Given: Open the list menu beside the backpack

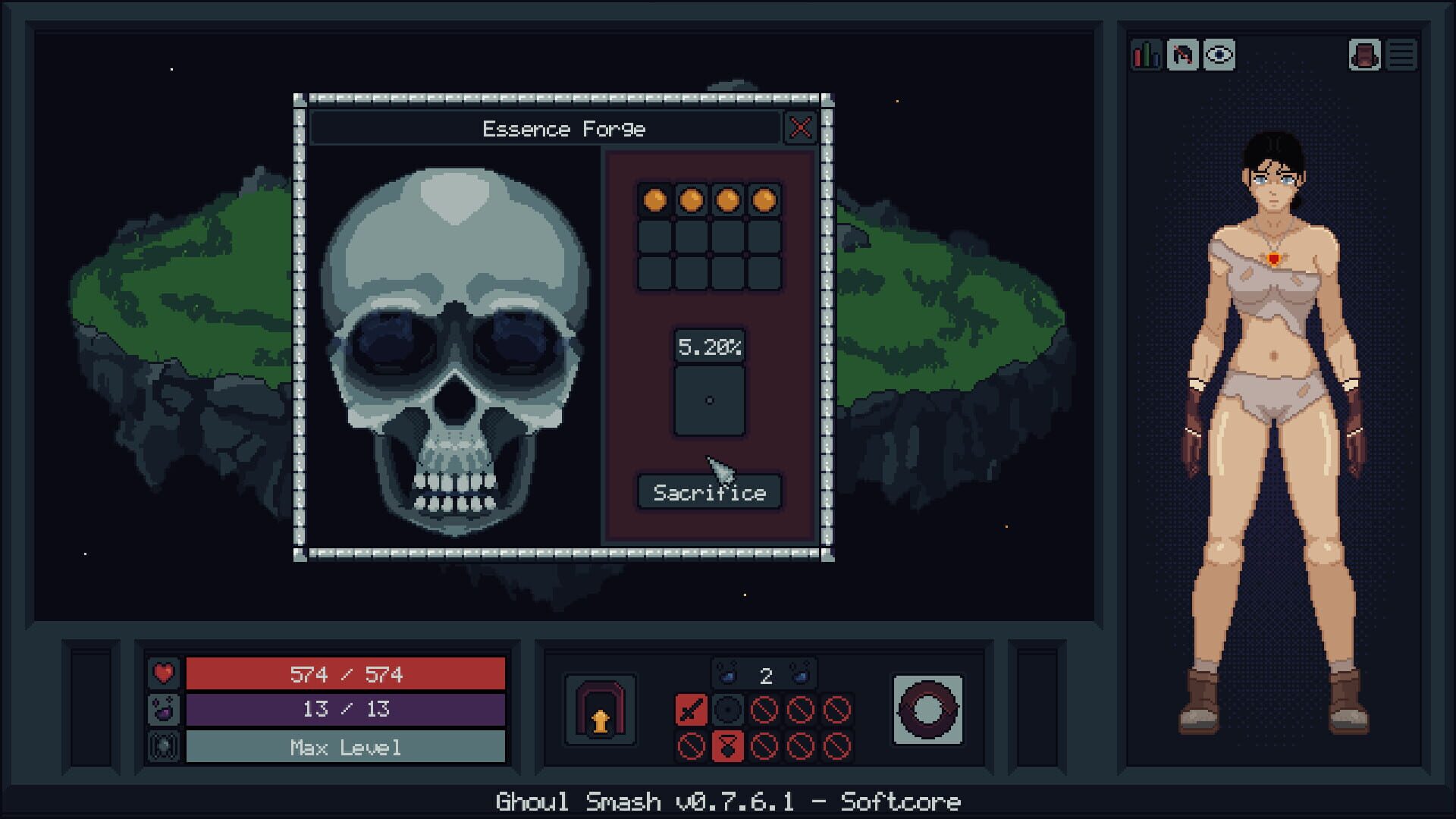Looking at the screenshot, I should point(1403,55).
